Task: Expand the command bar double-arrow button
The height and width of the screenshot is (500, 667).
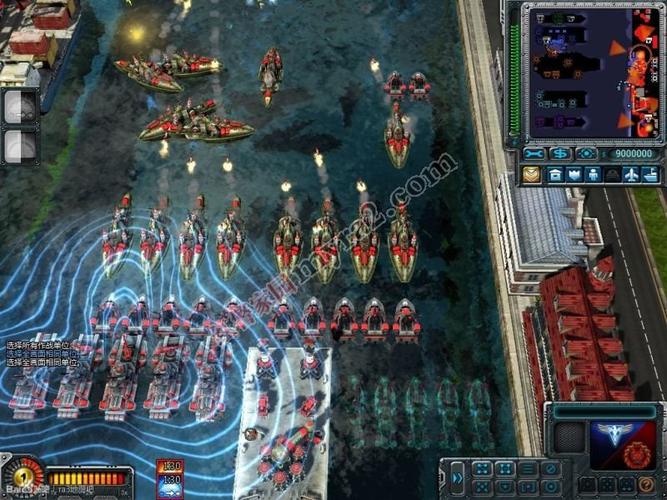Action: (x=457, y=477)
